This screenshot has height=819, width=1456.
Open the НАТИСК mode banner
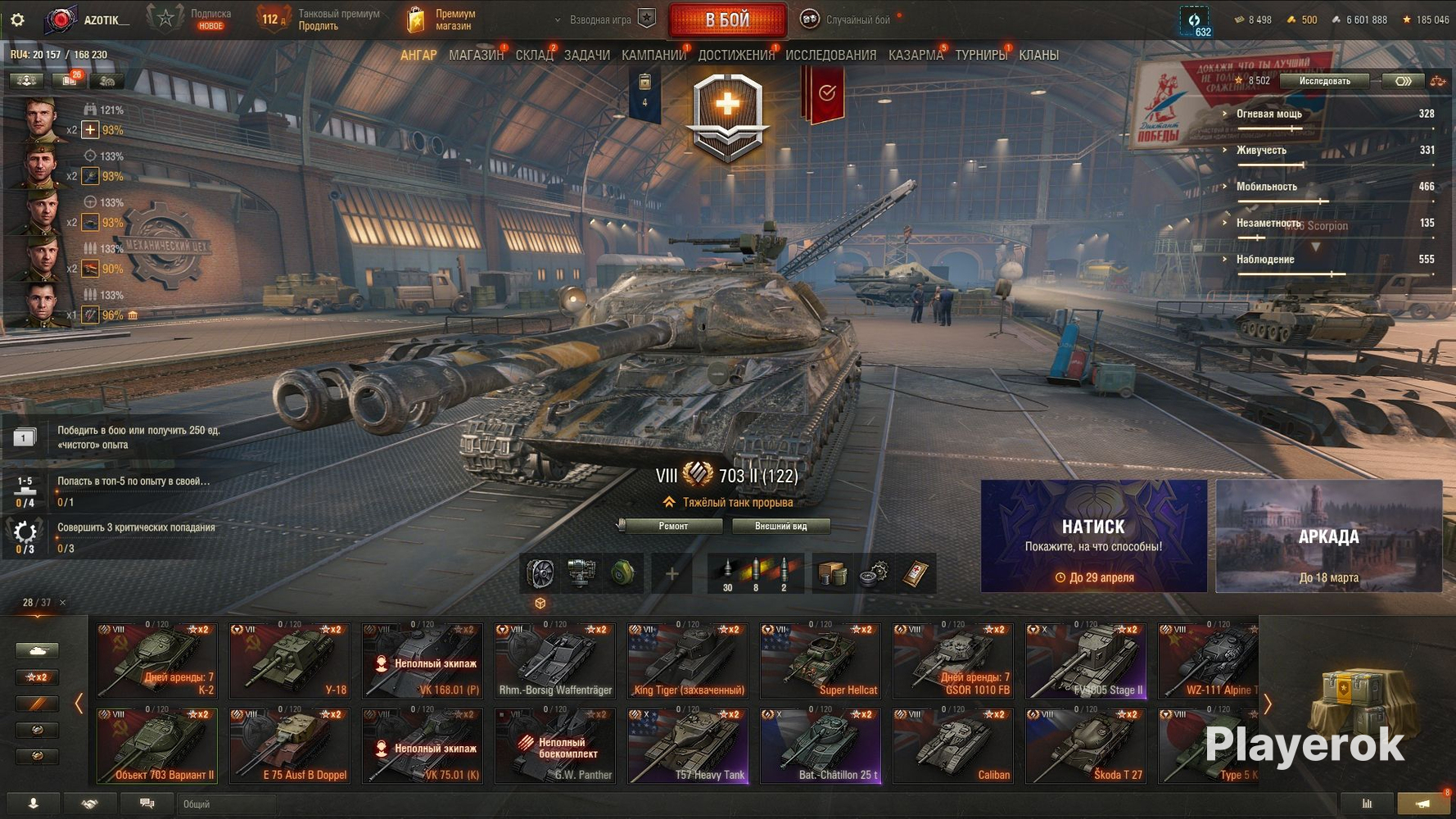(x=1093, y=536)
